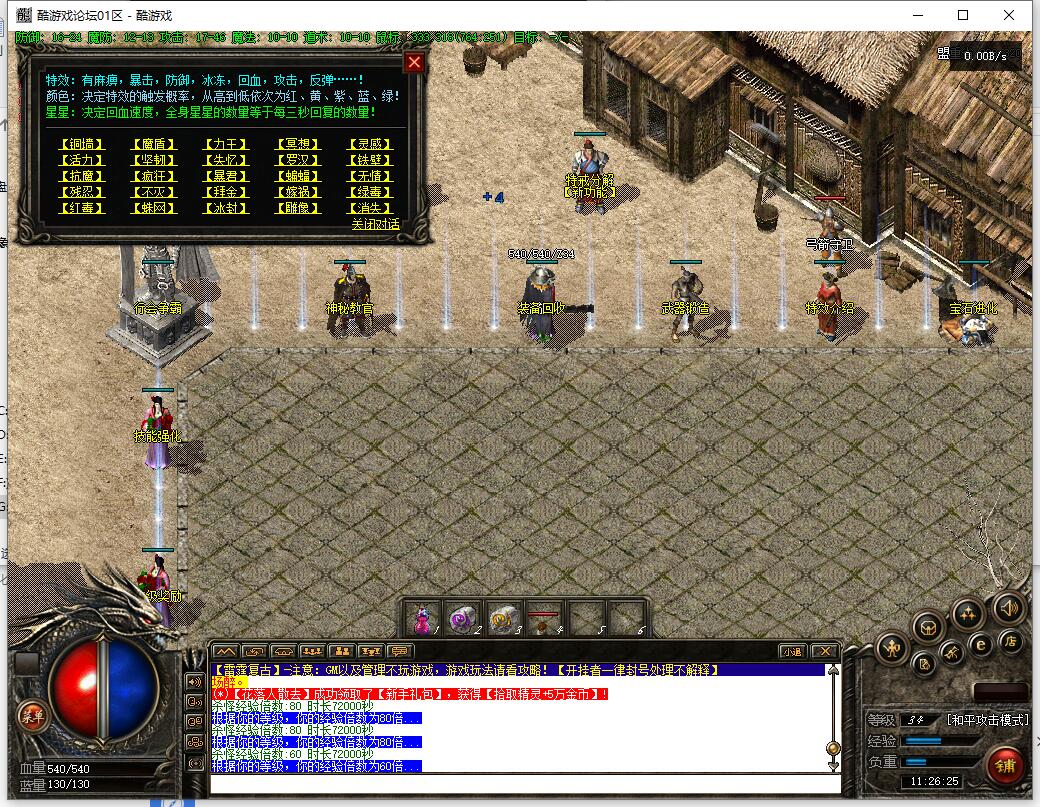Toggle sound with the speaker icon
This screenshot has height=807, width=1040.
(1008, 607)
